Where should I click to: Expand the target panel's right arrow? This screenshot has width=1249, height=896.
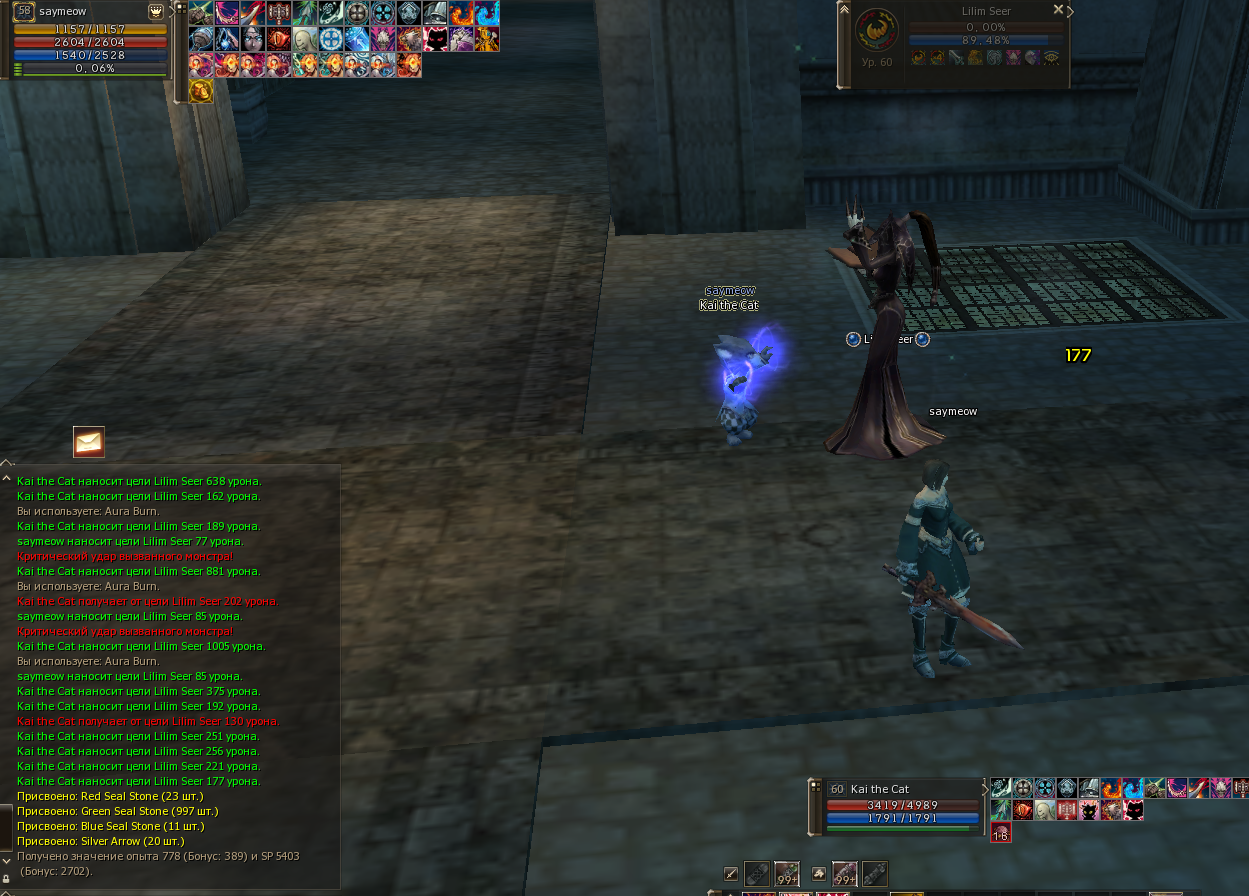pos(1071,12)
